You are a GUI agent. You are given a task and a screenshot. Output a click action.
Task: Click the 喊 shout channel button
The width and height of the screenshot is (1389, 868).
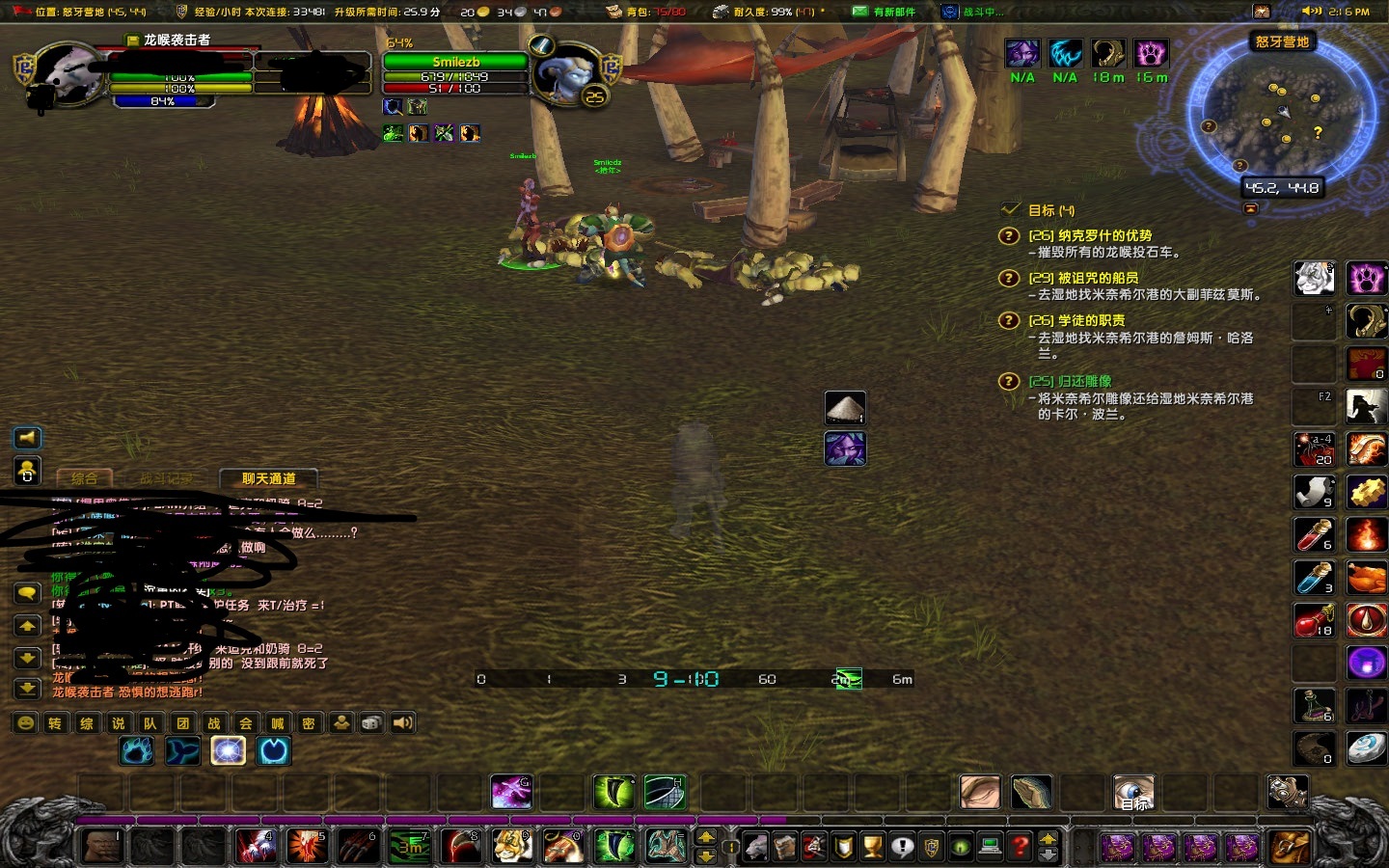(277, 722)
